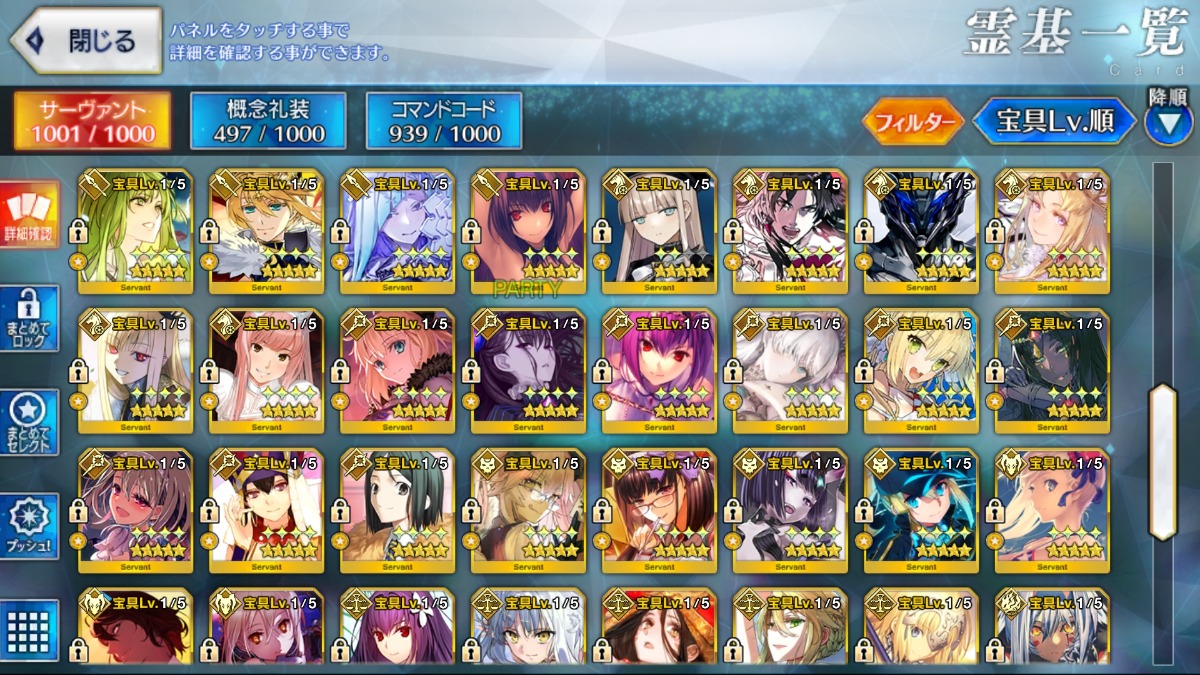Select the green-haired servant card
The width and height of the screenshot is (1200, 675).
[x=135, y=230]
